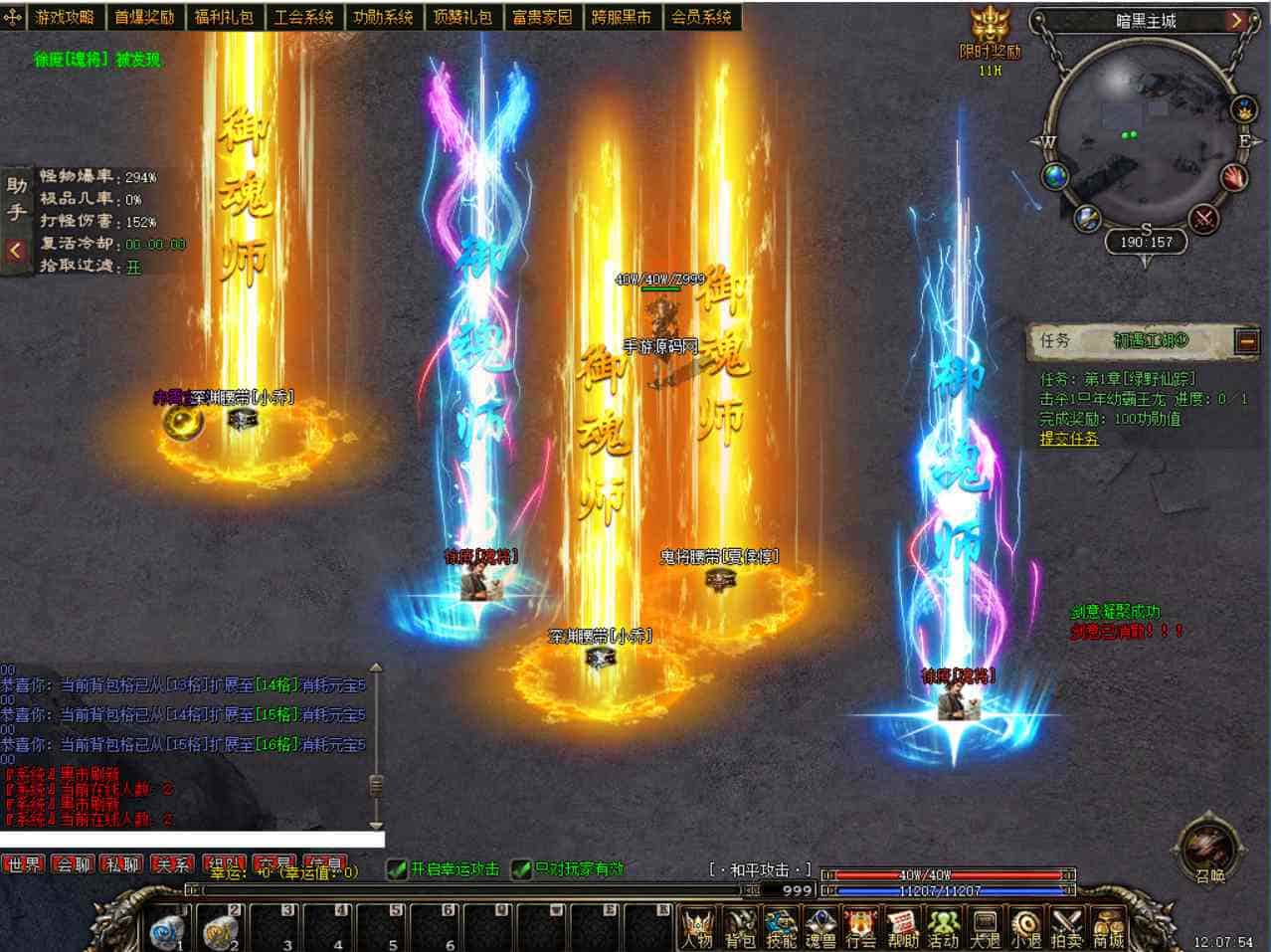Image resolution: width=1271 pixels, height=952 pixels.
Task: Open the 跨服黑市 cross-server black market
Action: (622, 17)
